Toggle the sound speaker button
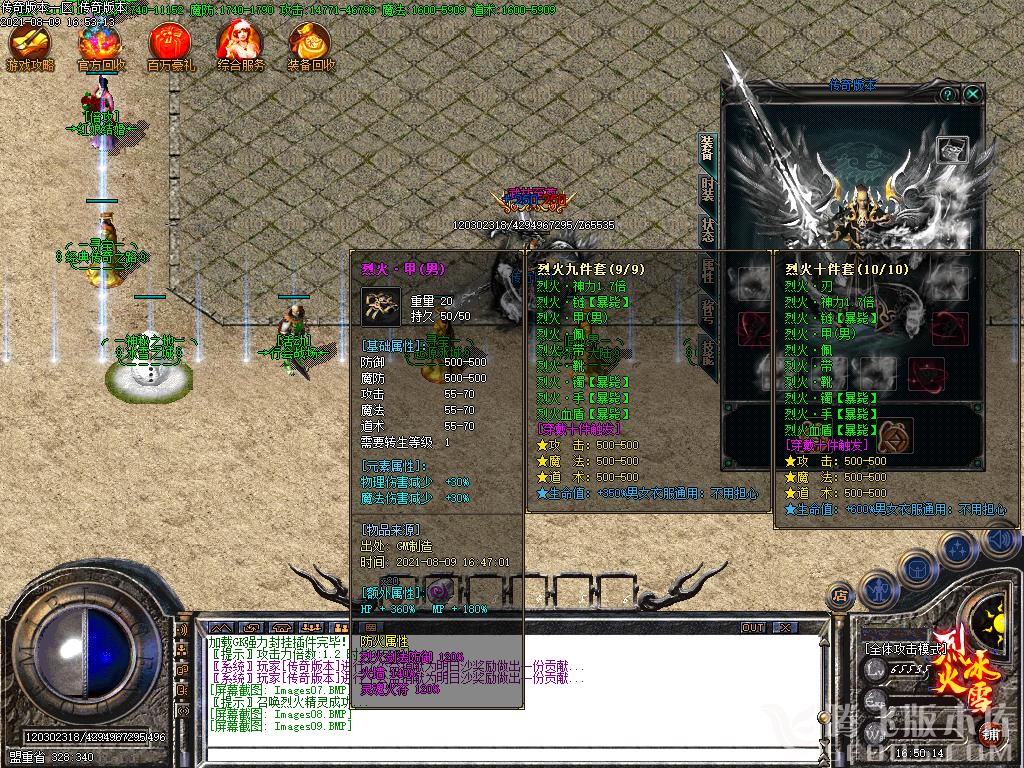 tap(999, 541)
